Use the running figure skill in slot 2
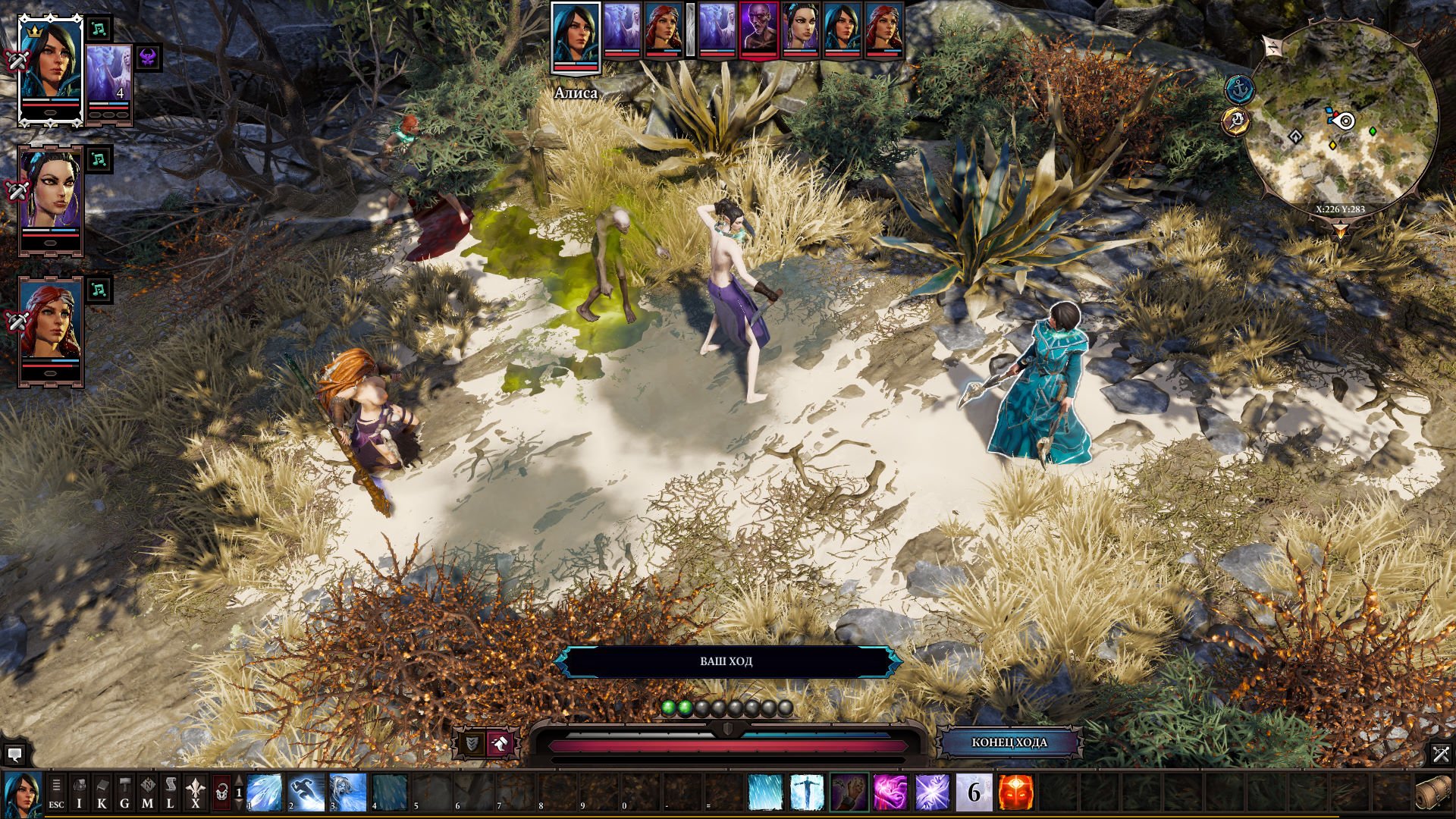 (x=306, y=792)
